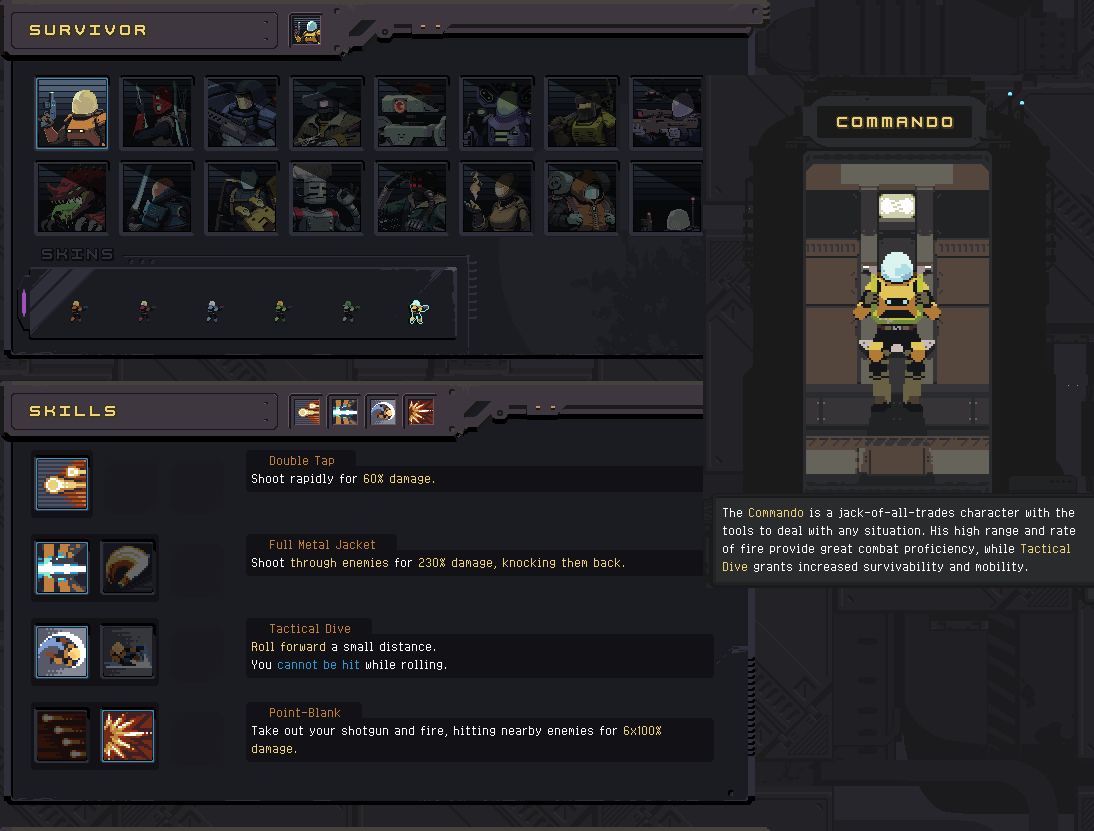Viewport: 1094px width, 831px height.
Task: Pick the CHEF robot survivor
Action: (x=326, y=197)
